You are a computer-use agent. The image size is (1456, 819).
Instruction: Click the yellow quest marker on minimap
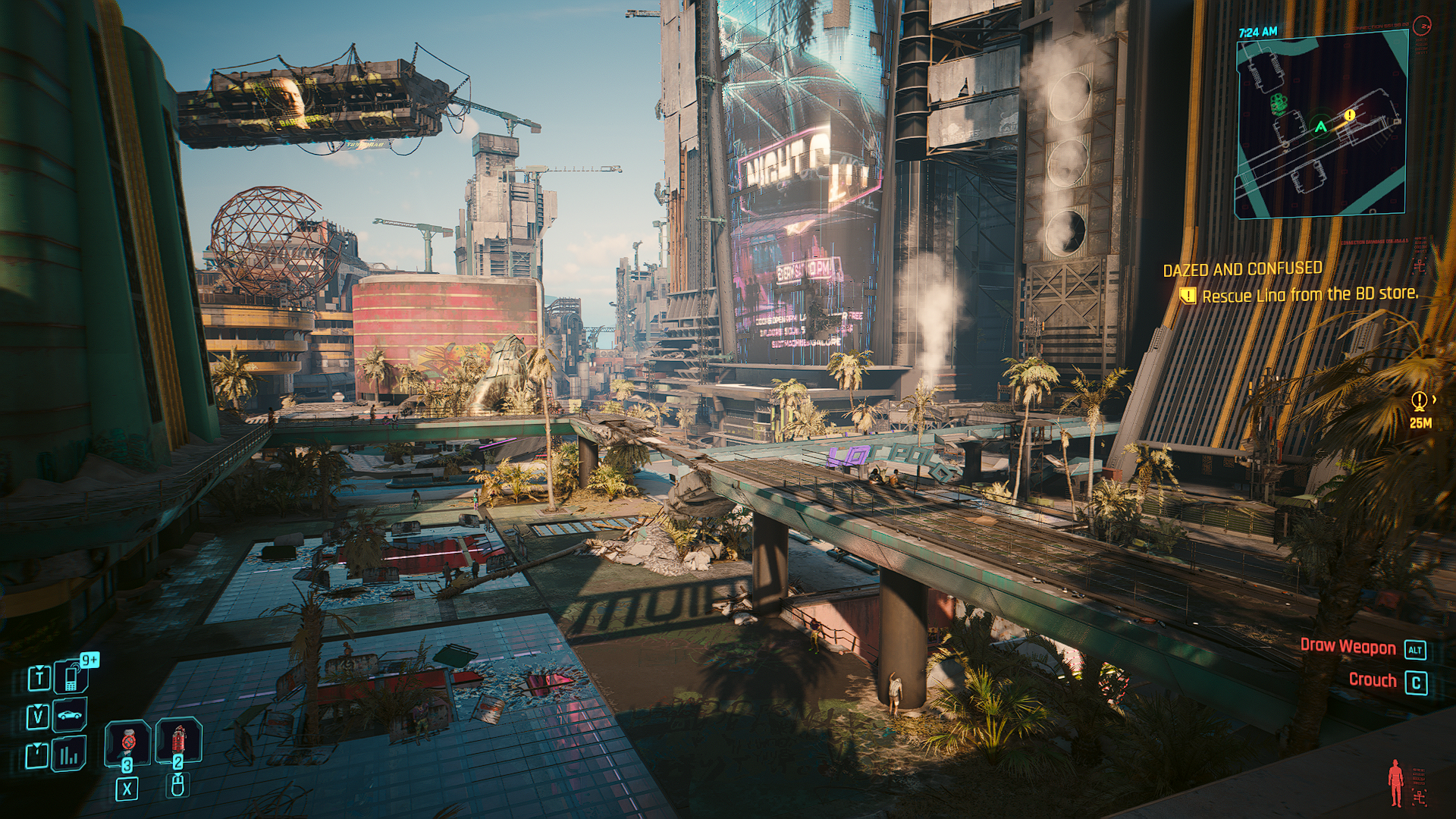pyautogui.click(x=1350, y=115)
